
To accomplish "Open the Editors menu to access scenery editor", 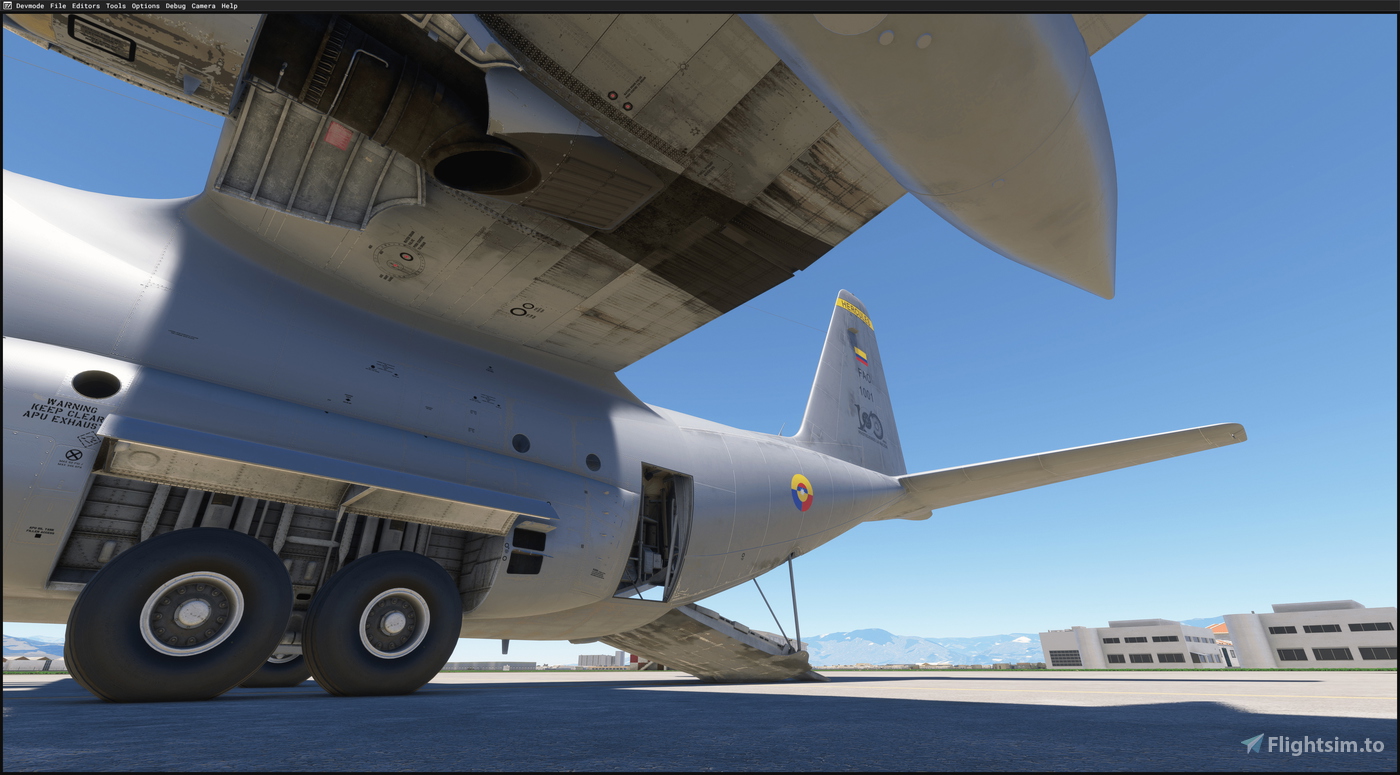I will (86, 5).
